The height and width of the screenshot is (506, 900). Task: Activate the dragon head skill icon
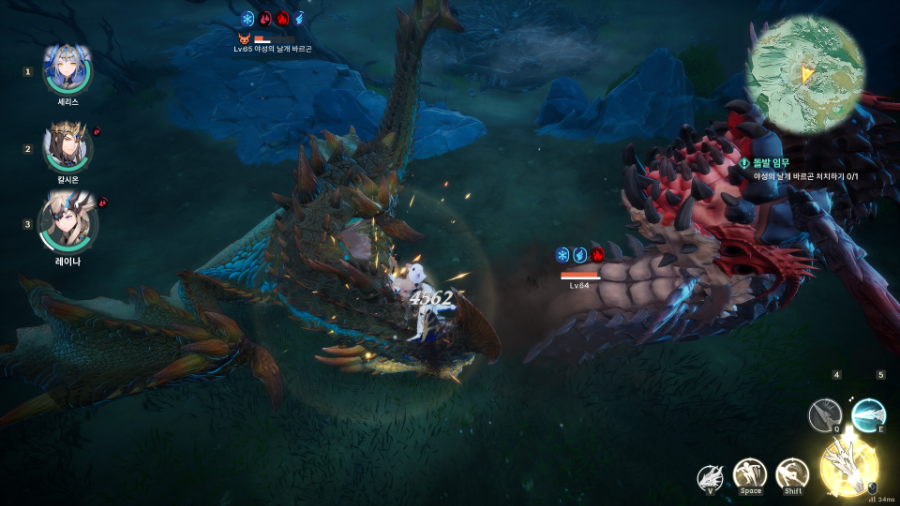[x=712, y=476]
